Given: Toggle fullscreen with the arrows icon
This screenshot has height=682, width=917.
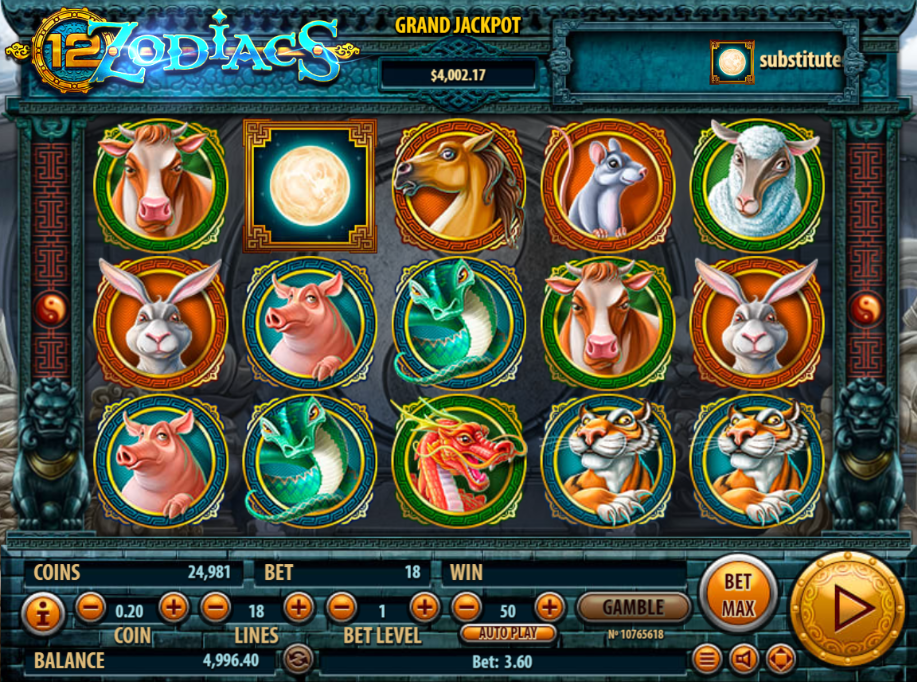Looking at the screenshot, I should coord(780,659).
